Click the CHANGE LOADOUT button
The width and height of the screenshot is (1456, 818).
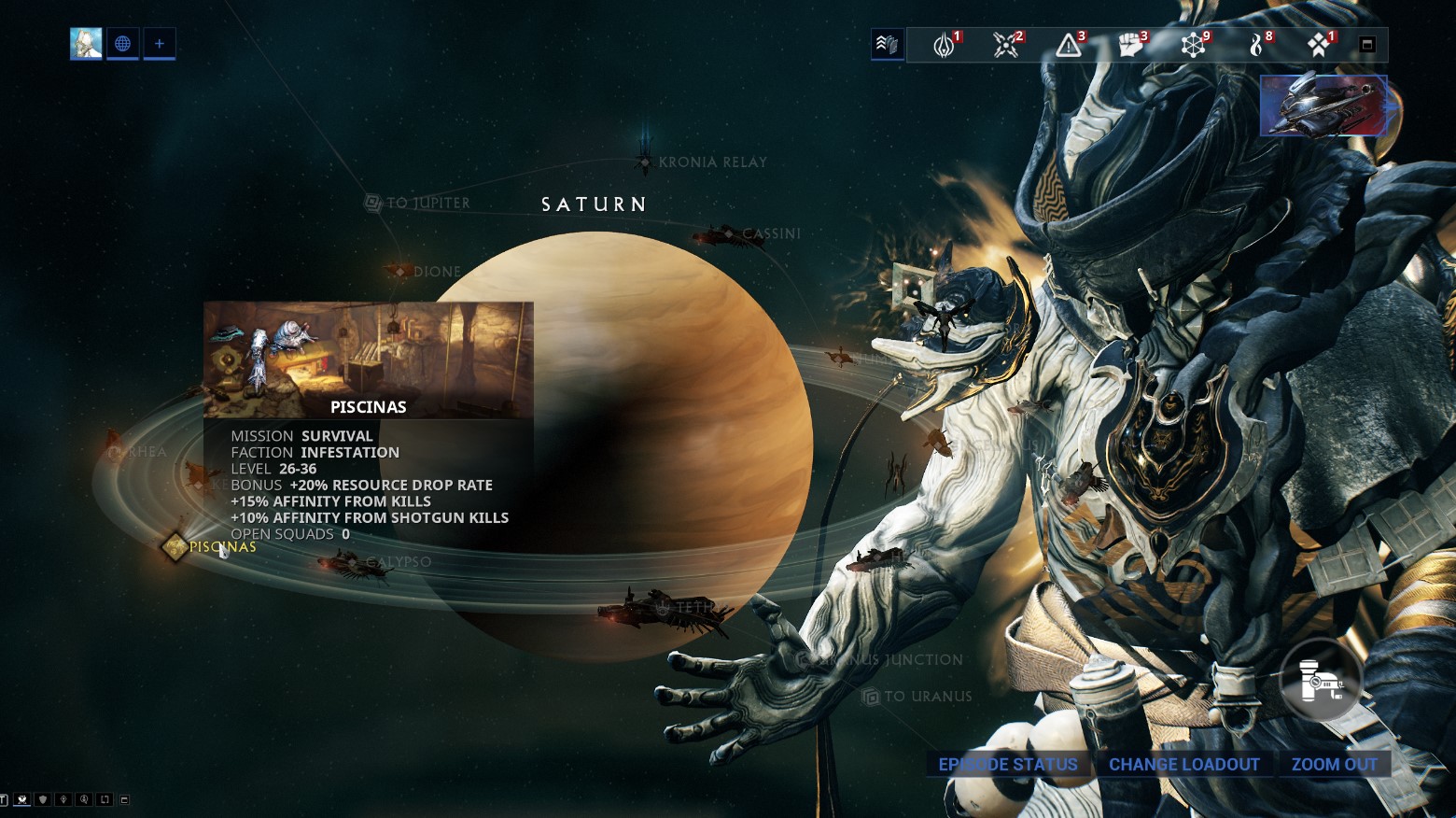point(1183,764)
